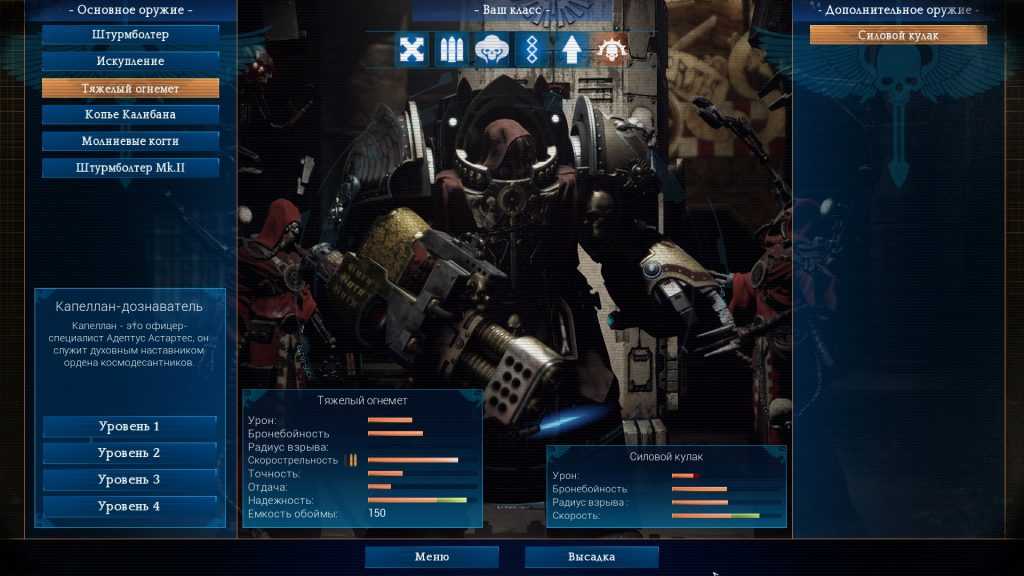1024x576 pixels.
Task: Choose the upward arrow class icon
Action: click(x=570, y=49)
